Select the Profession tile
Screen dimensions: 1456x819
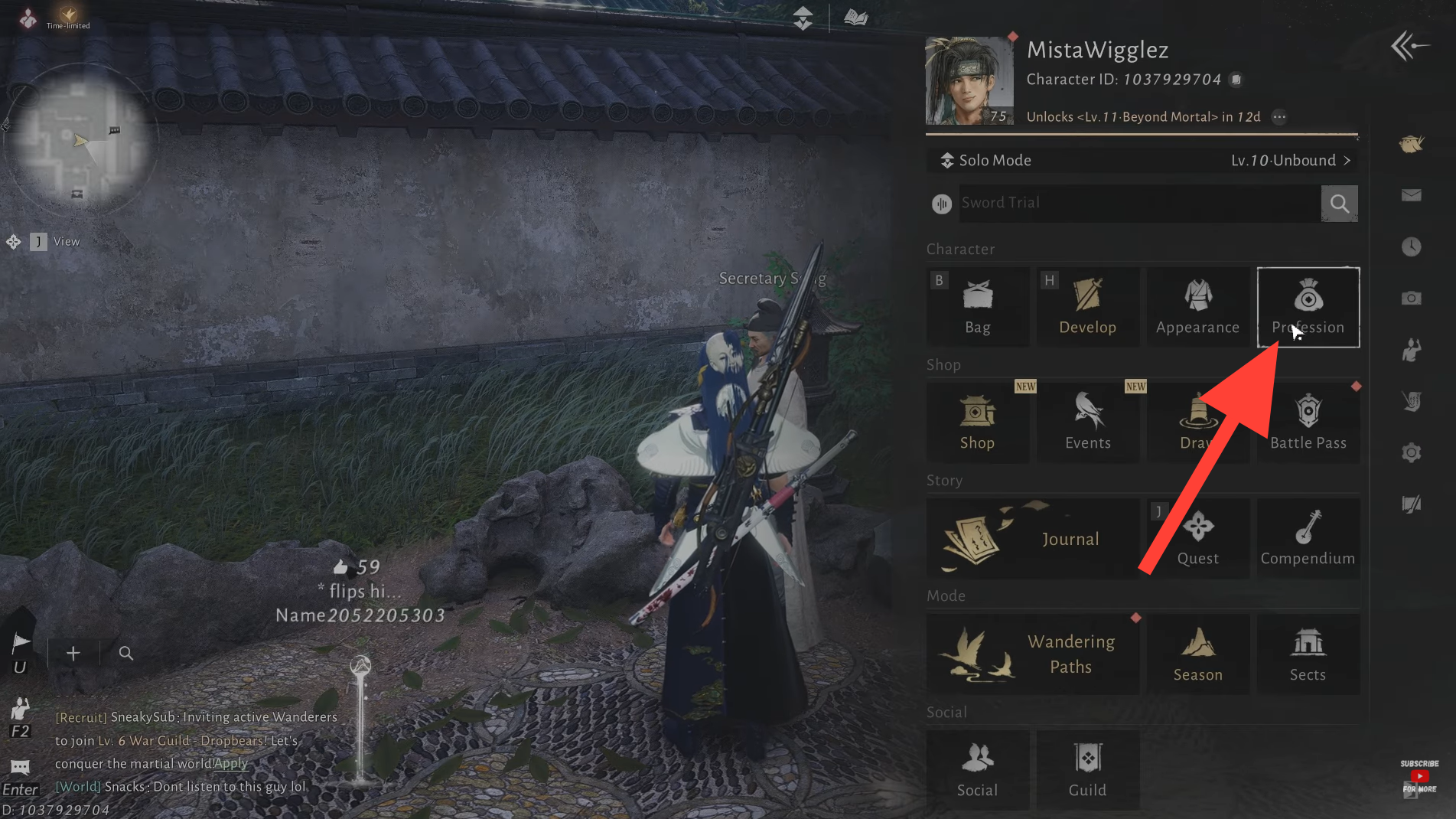point(1308,307)
